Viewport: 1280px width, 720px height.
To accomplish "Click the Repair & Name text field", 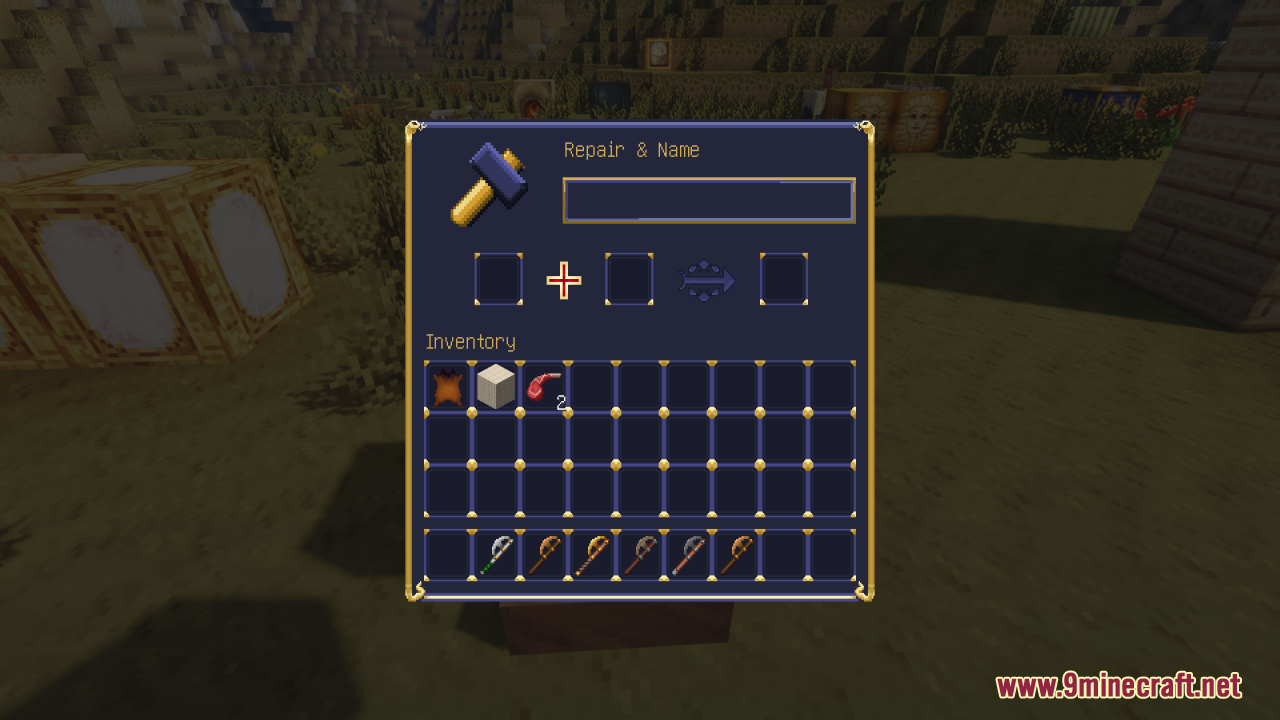I will tap(708, 200).
